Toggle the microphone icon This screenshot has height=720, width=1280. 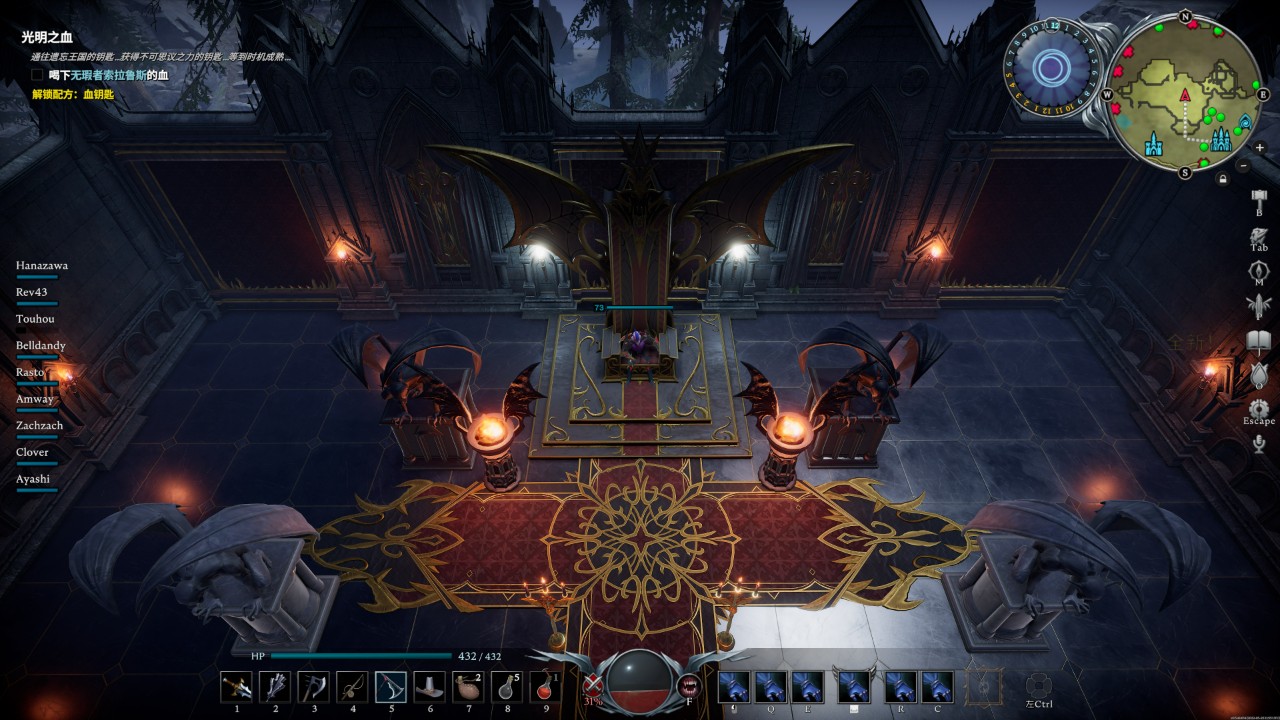tap(1259, 444)
